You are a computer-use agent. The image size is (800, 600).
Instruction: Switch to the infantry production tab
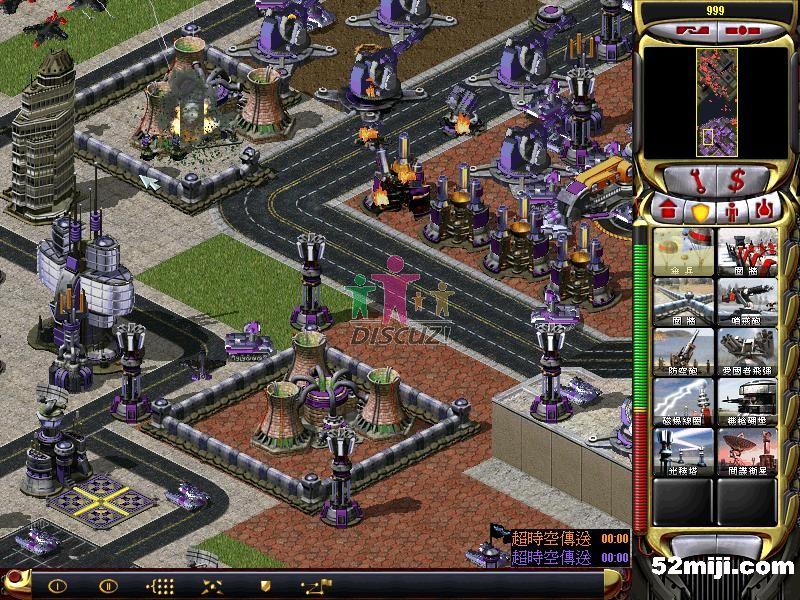click(x=732, y=211)
